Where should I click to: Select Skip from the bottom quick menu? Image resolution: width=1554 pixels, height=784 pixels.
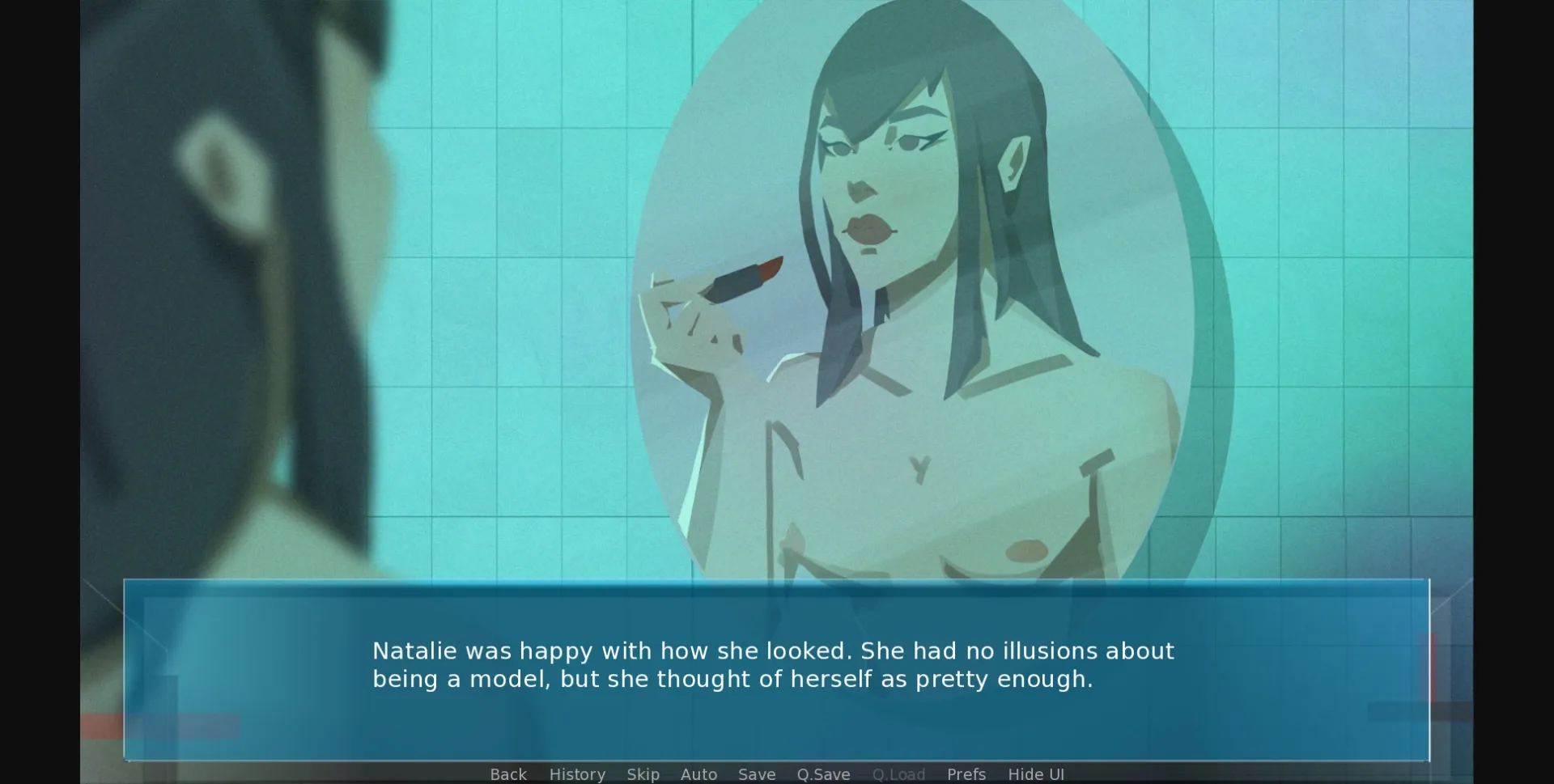tap(643, 774)
